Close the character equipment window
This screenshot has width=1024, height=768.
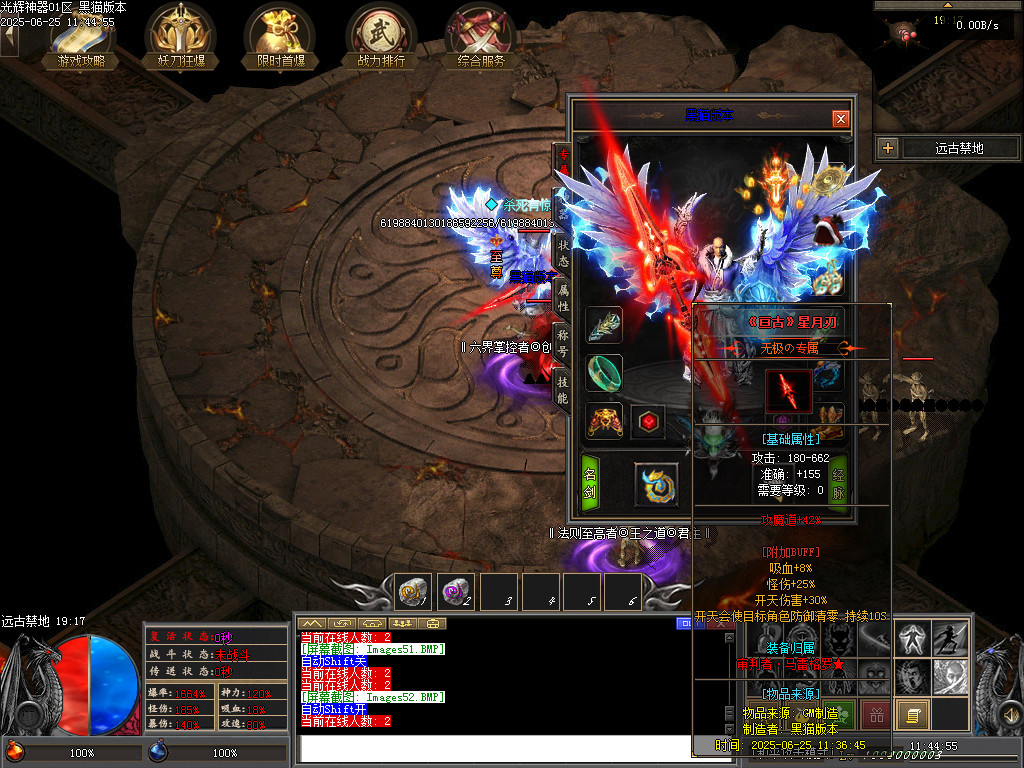pos(840,118)
